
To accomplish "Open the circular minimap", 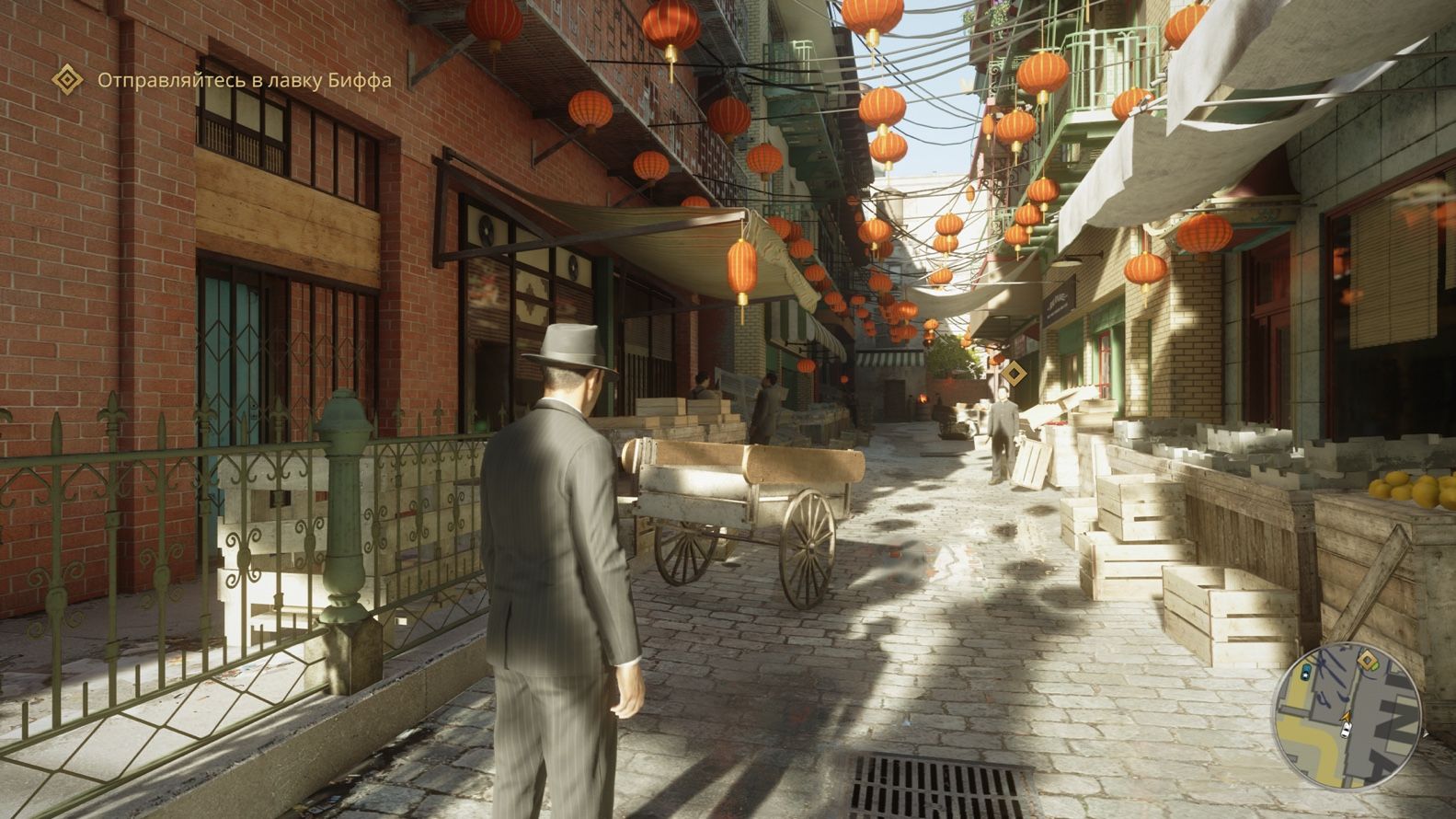I will pos(1346,703).
